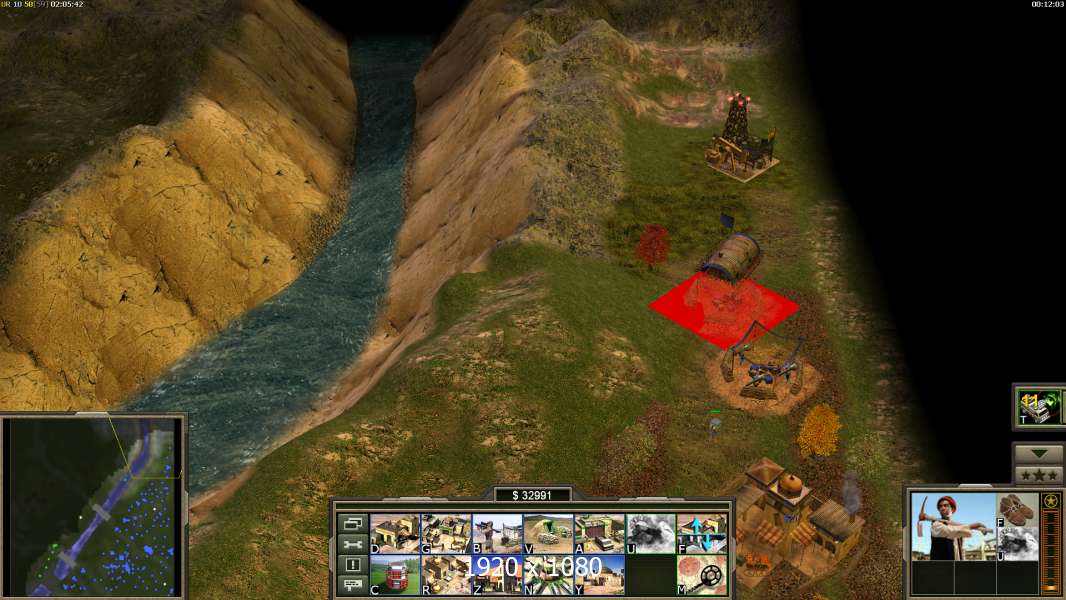
Task: Click the overlapping windows button
Action: [352, 524]
